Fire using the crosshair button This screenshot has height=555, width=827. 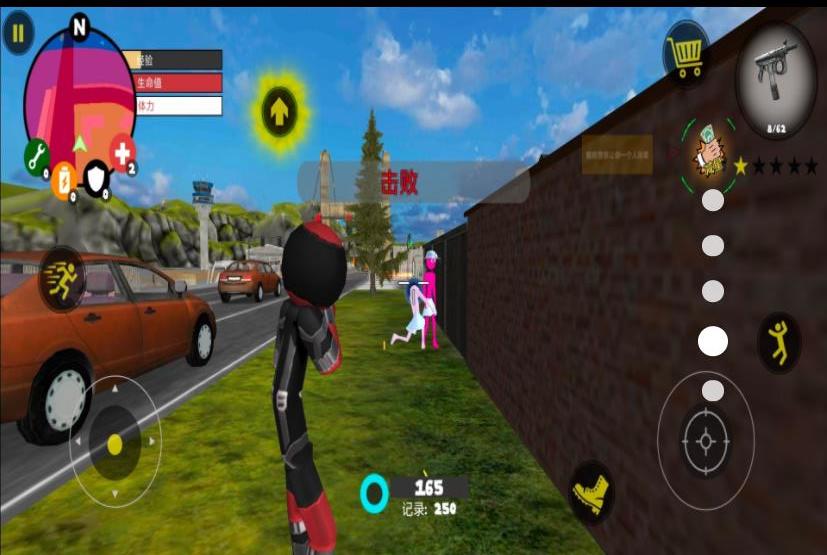[x=706, y=440]
